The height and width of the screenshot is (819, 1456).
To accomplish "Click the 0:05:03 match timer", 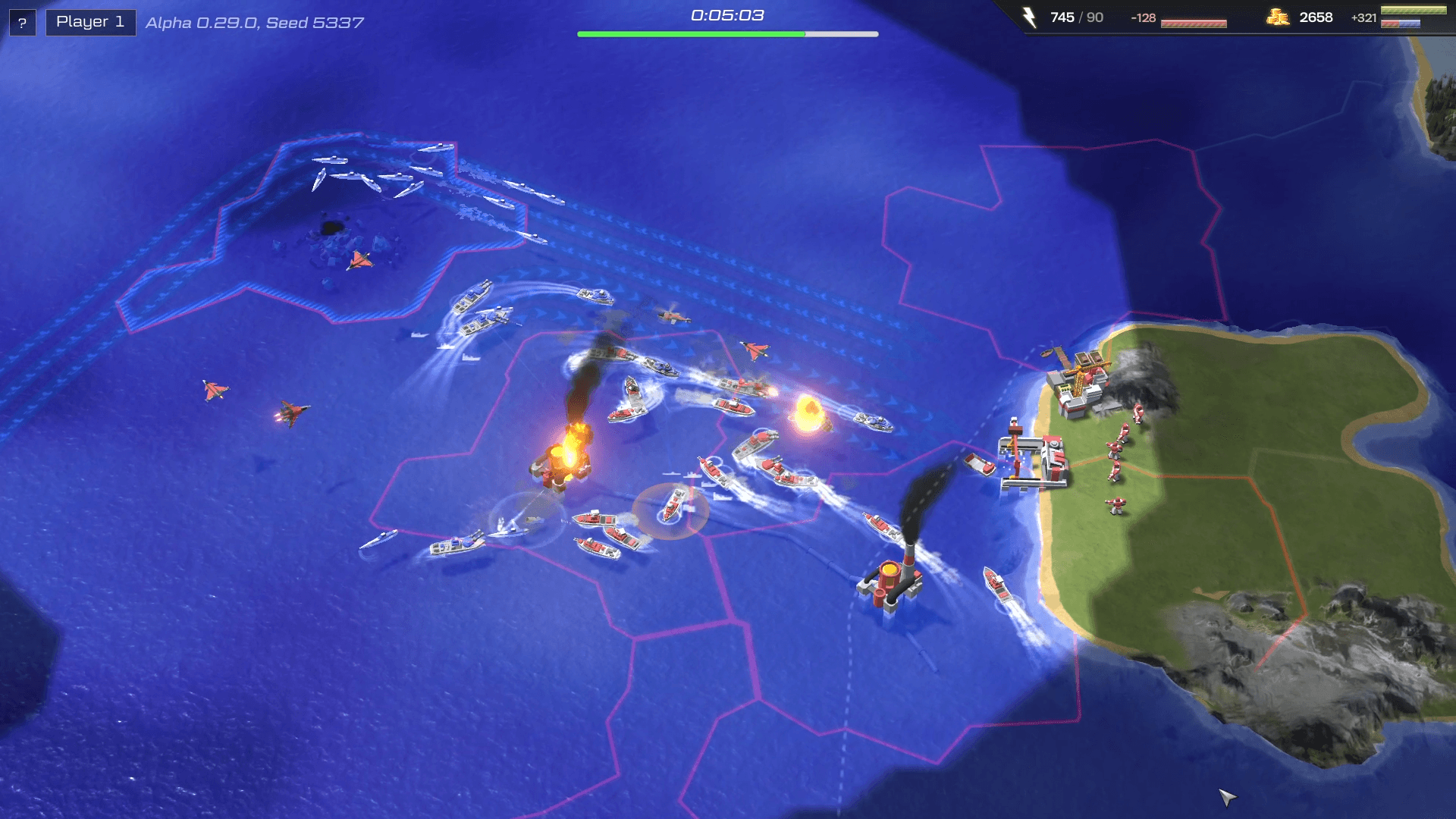I will [726, 13].
